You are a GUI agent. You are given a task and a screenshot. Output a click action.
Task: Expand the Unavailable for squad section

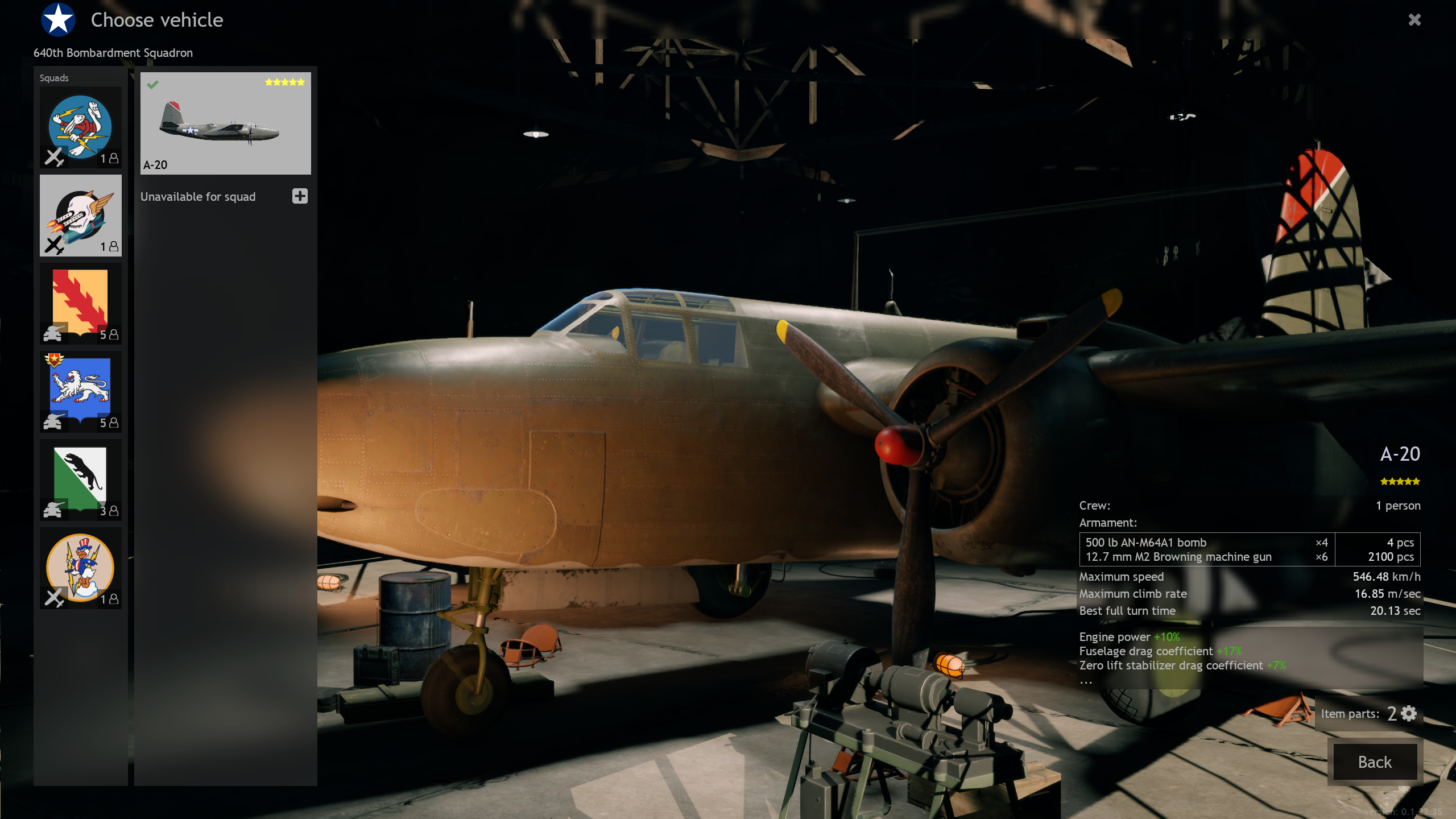coord(300,196)
